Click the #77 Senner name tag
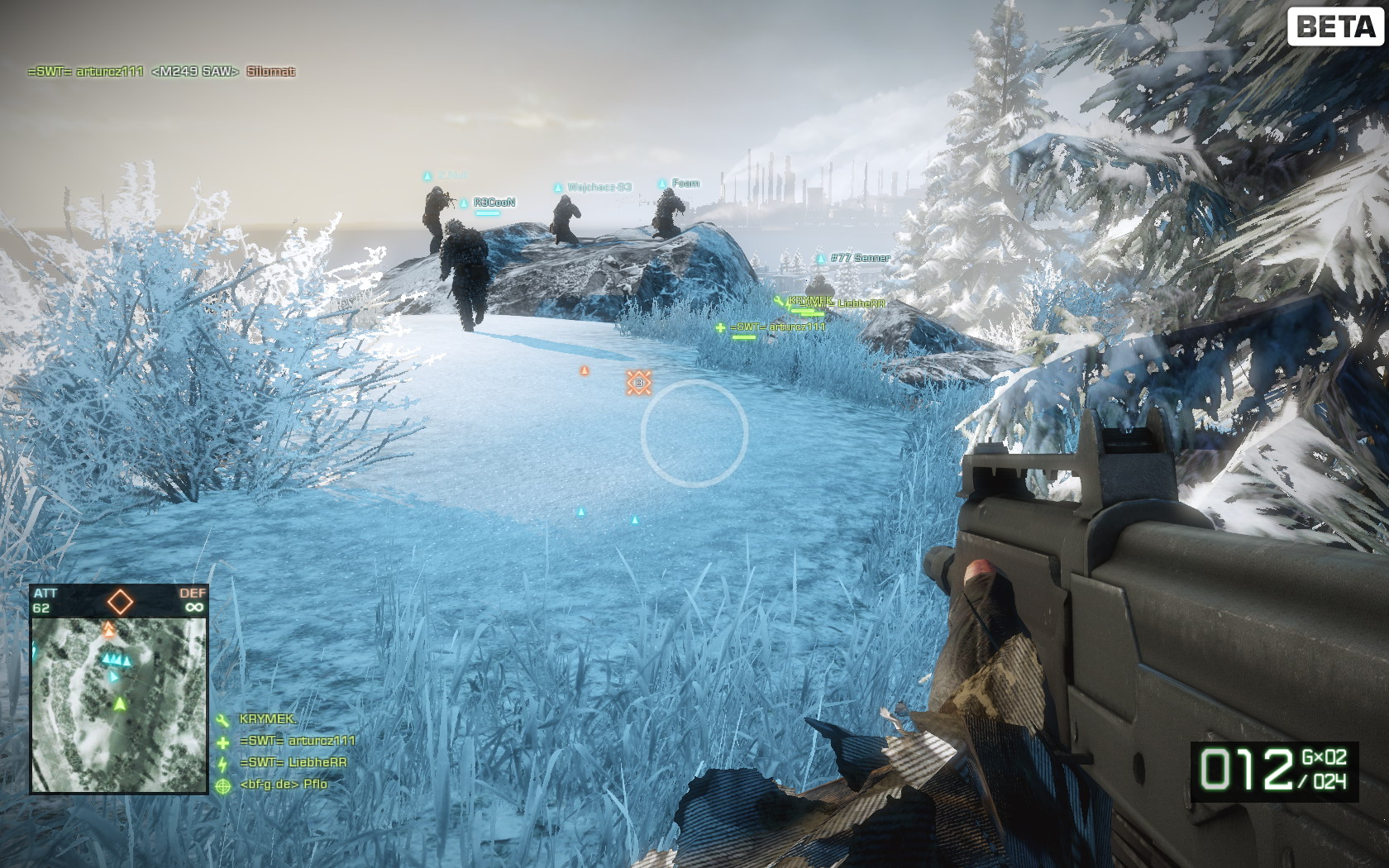Image resolution: width=1389 pixels, height=868 pixels. 860,258
